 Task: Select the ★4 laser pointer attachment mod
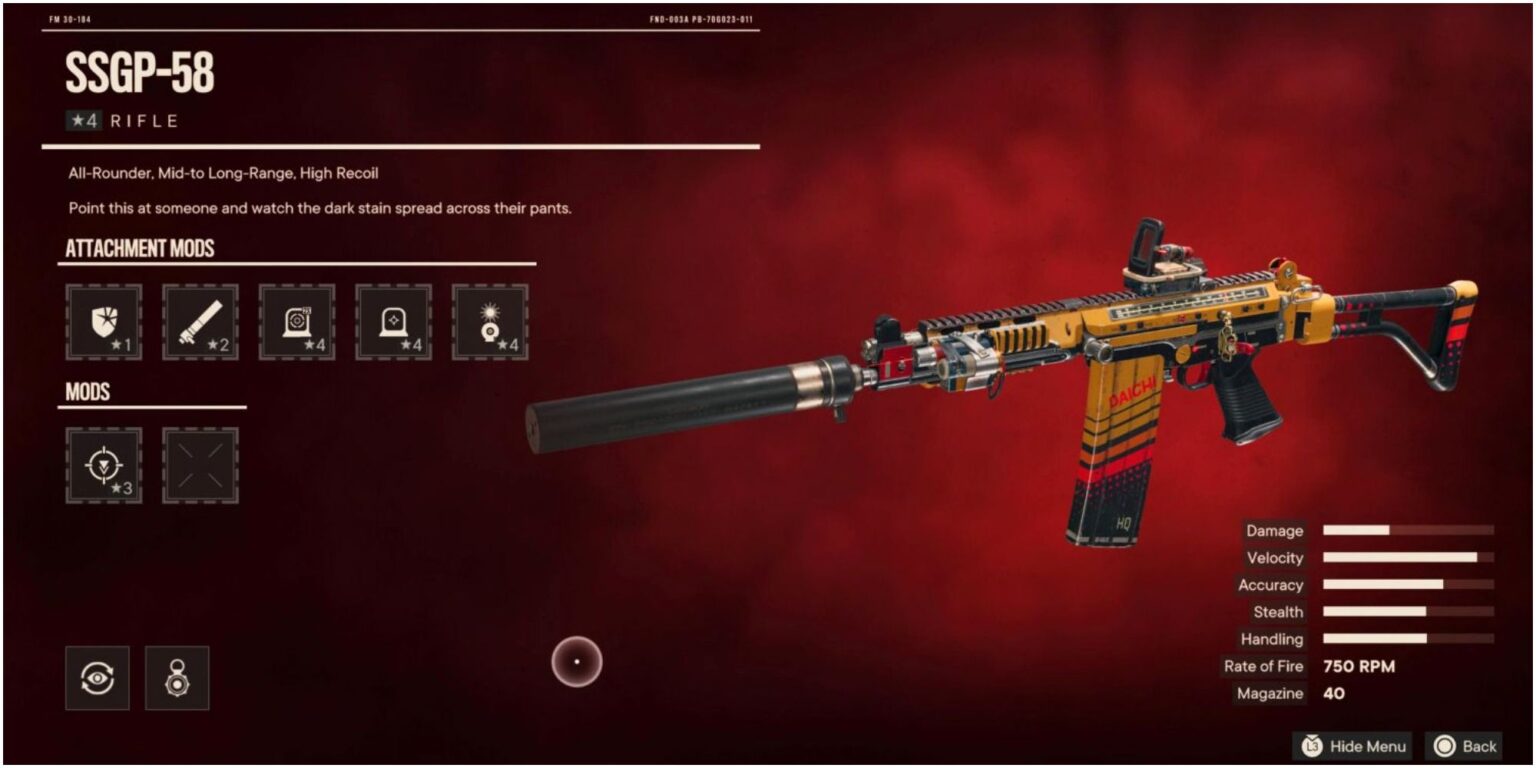pyautogui.click(x=491, y=322)
